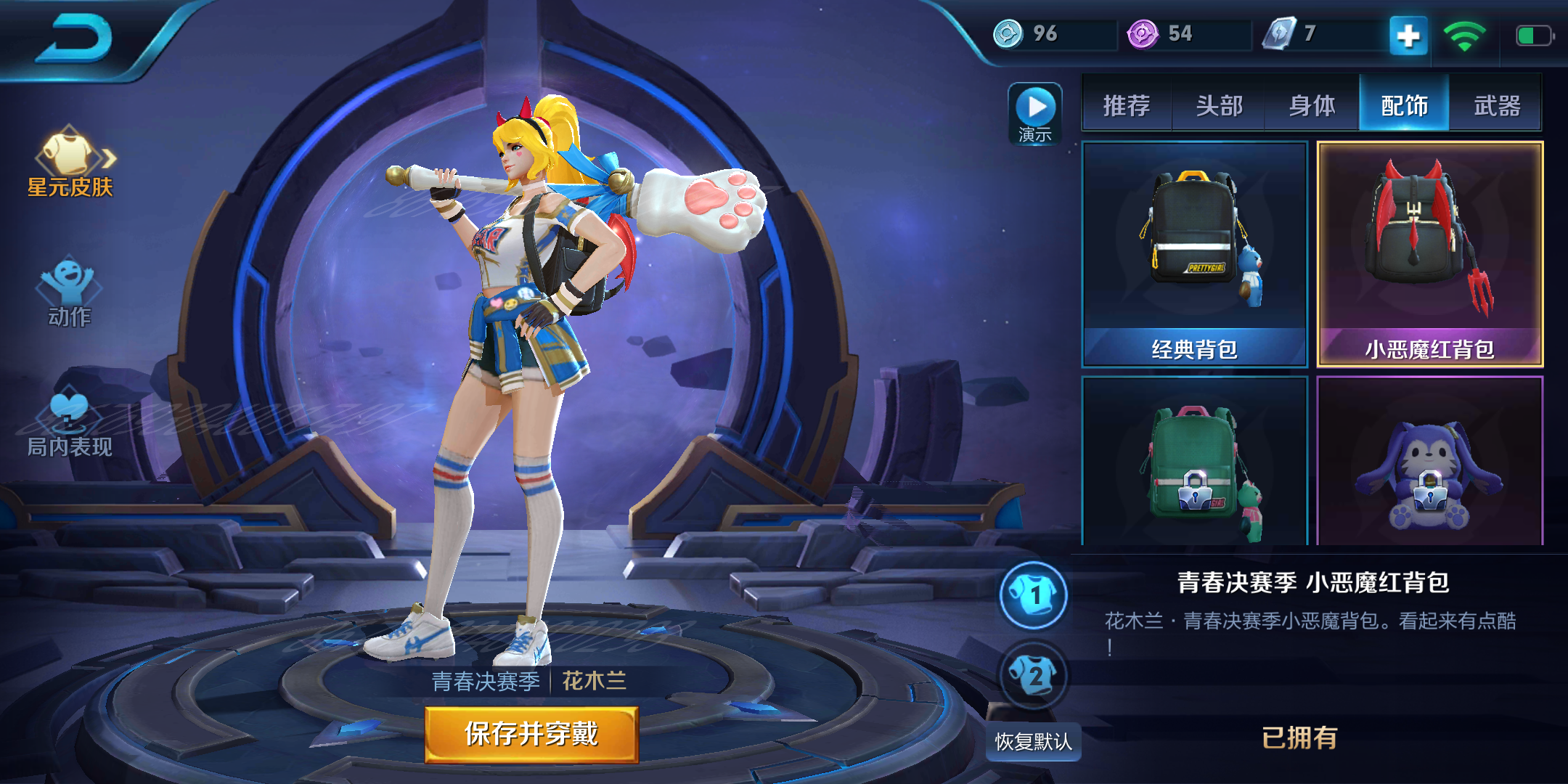This screenshot has height=784, width=1568.
Task: Play the 演示 demo preview
Action: (1035, 114)
